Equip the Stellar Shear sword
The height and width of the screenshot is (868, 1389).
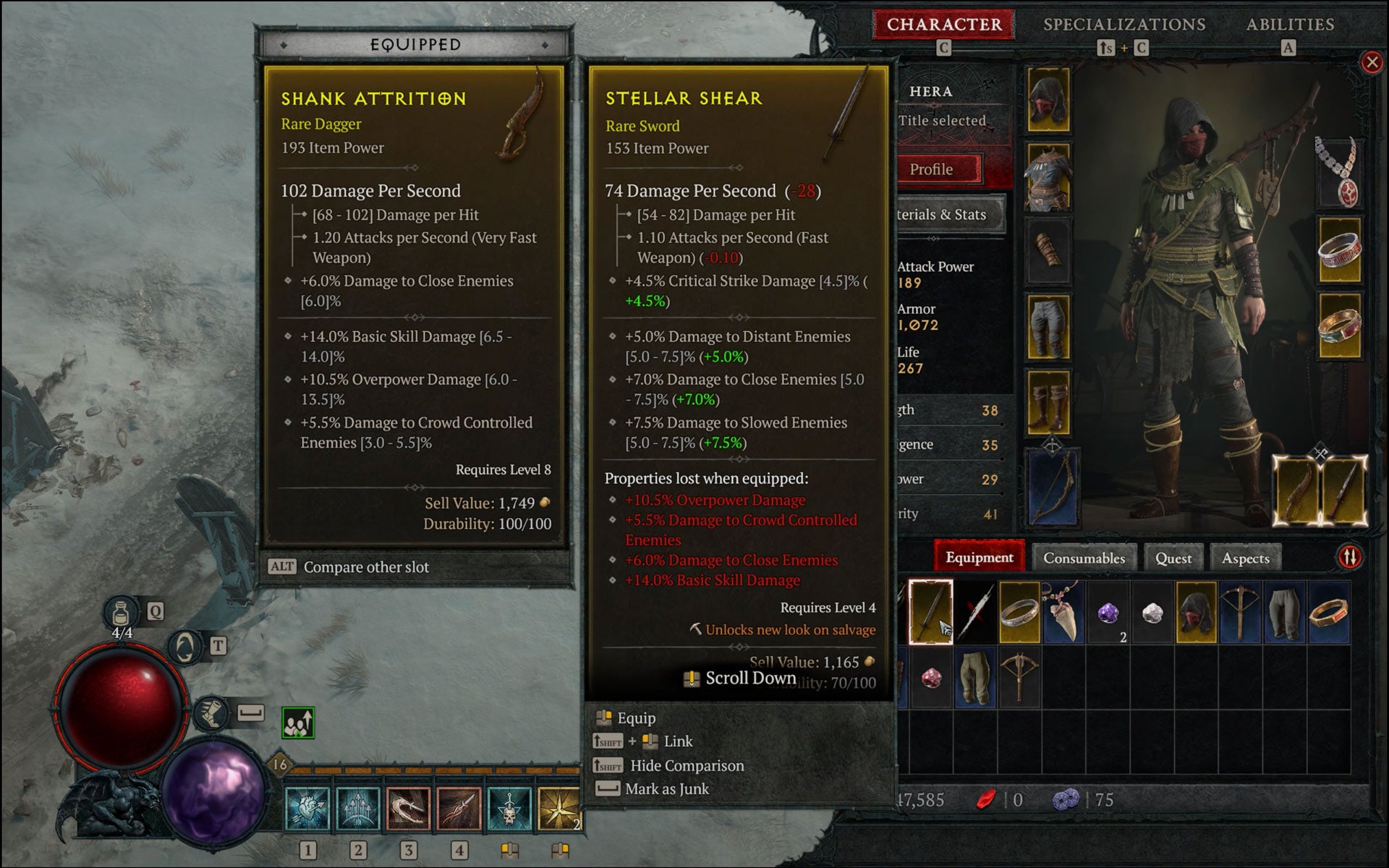[x=634, y=718]
